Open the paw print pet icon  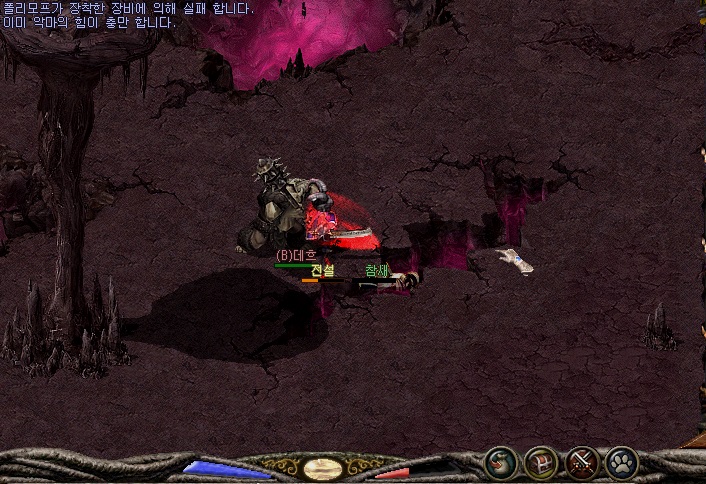click(621, 462)
